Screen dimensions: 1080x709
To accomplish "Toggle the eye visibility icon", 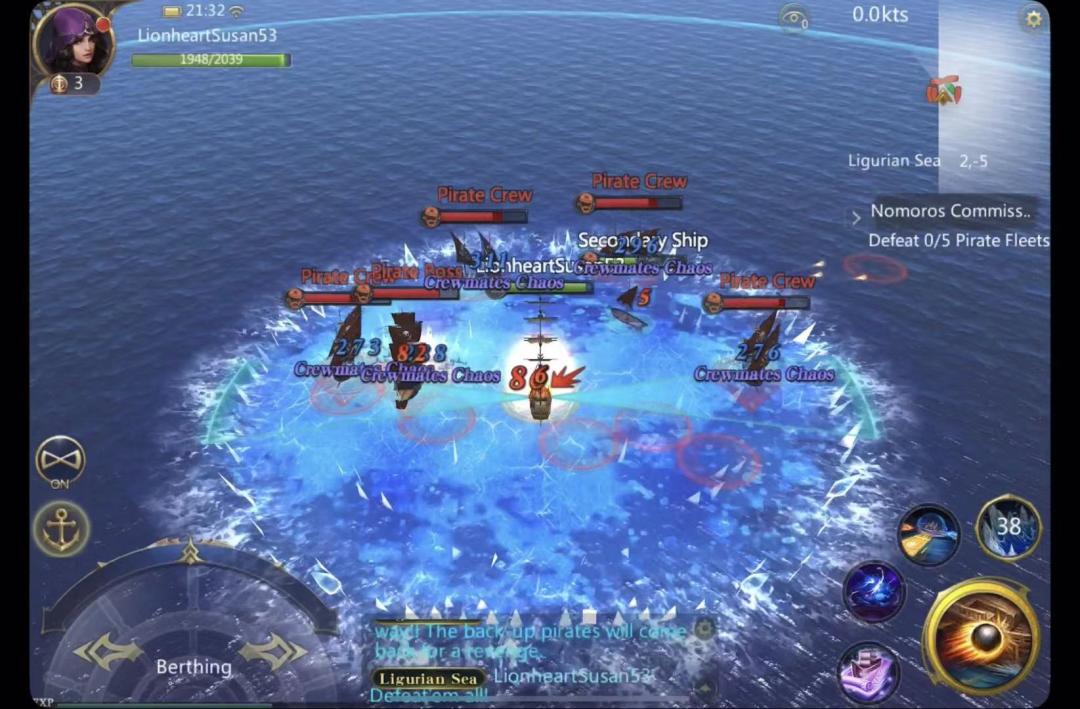I will click(794, 17).
